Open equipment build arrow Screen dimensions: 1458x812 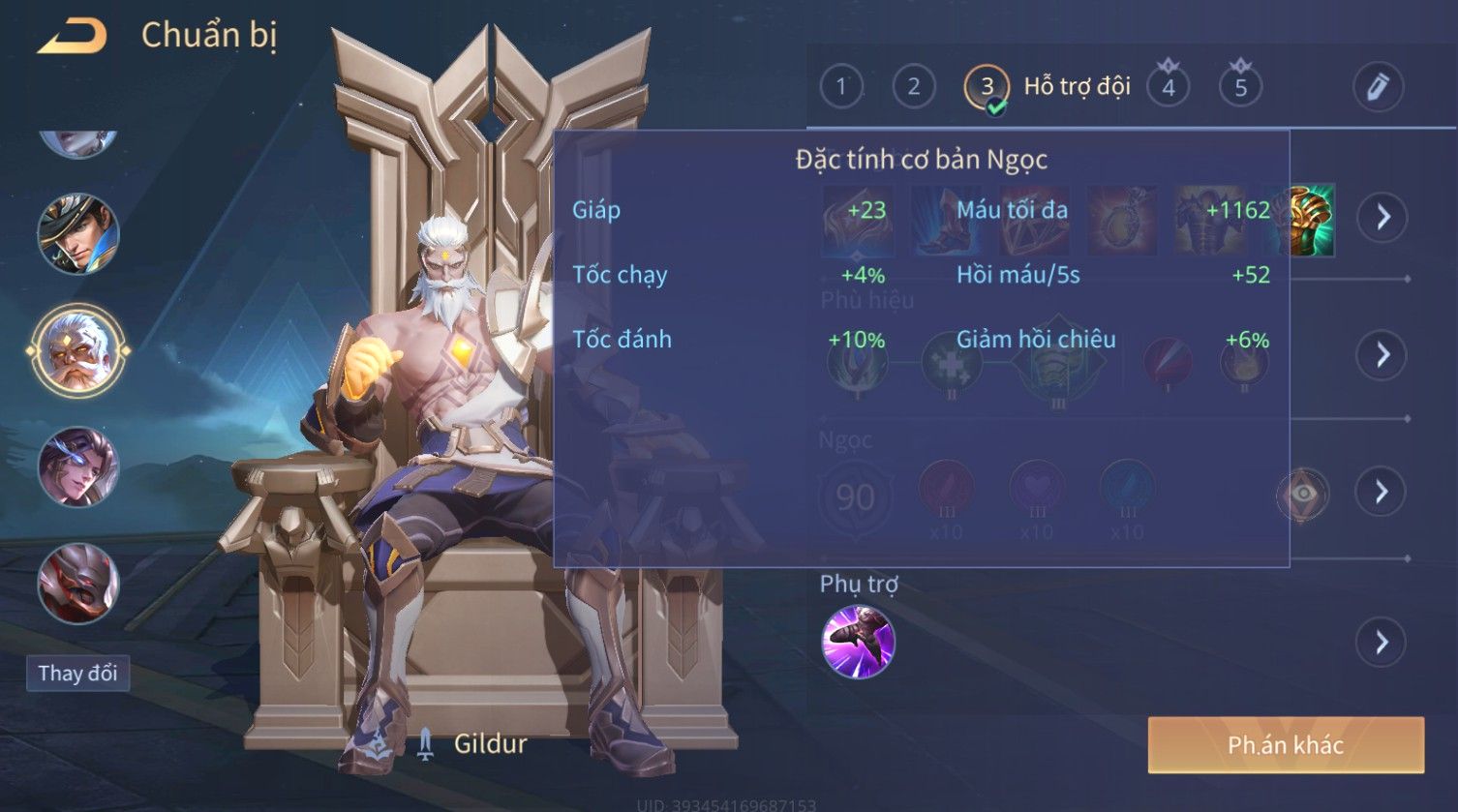(x=1382, y=217)
